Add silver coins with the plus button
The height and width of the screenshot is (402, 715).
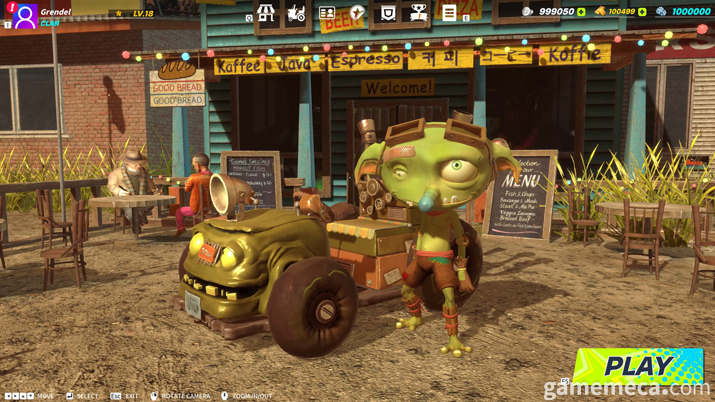[x=581, y=12]
